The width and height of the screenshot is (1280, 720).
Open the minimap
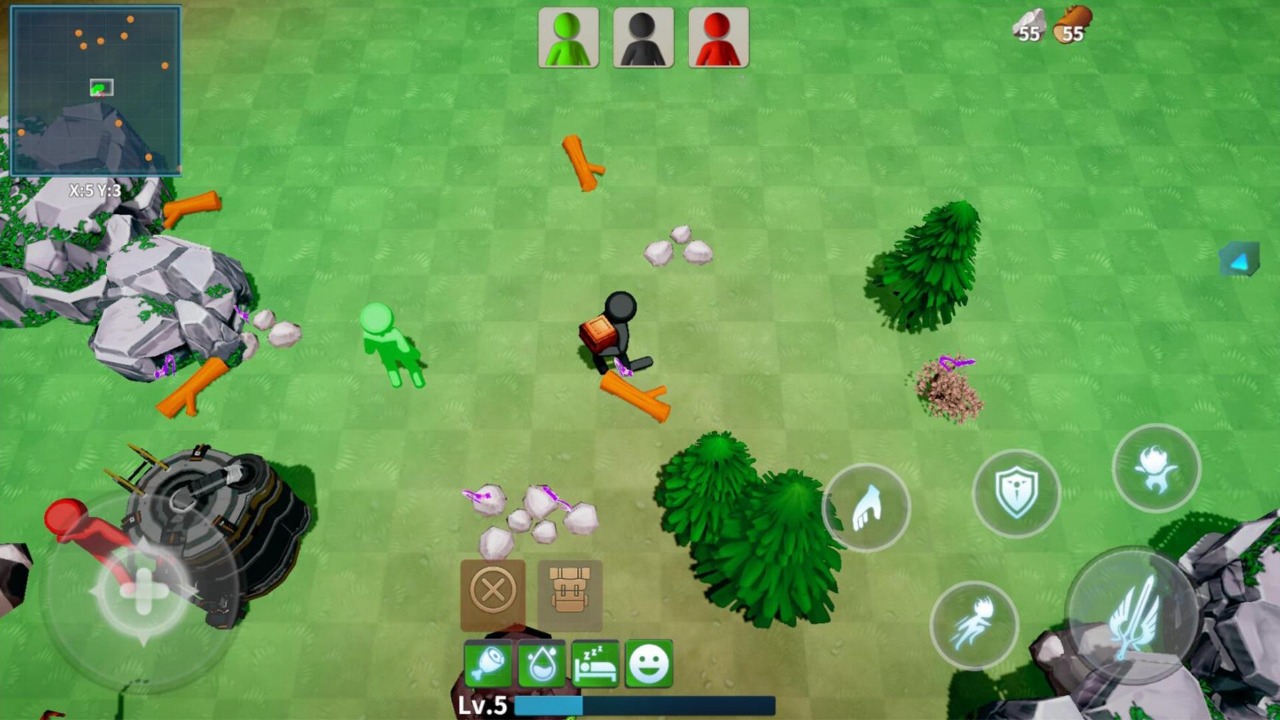pyautogui.click(x=96, y=90)
